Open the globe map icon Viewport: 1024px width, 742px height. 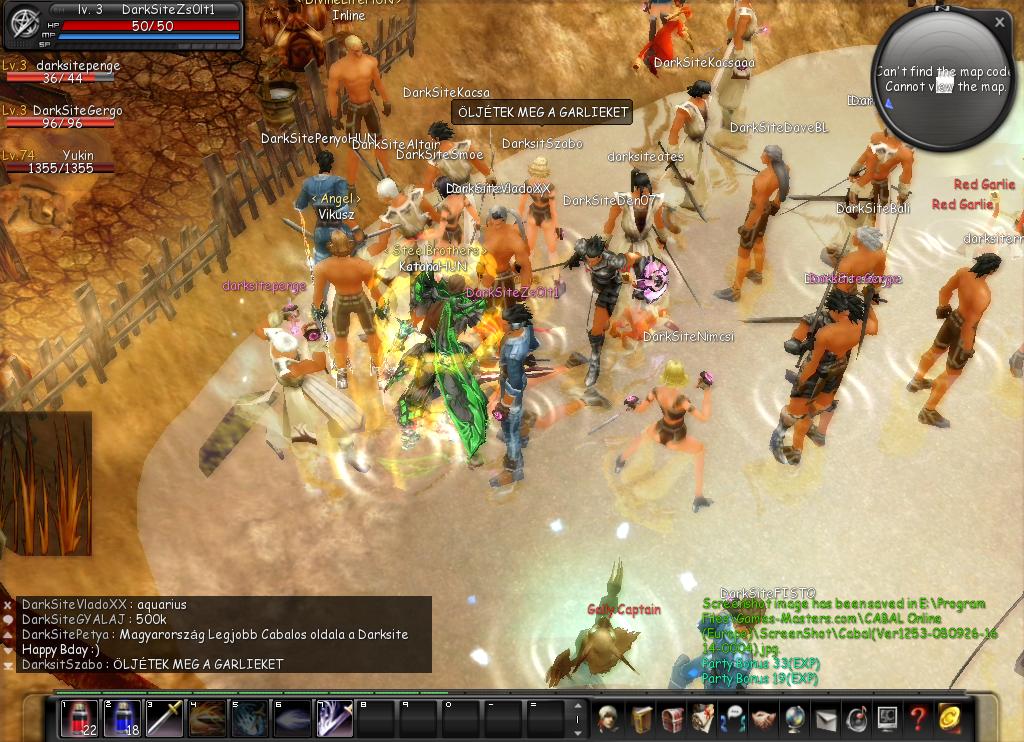pyautogui.click(x=795, y=718)
